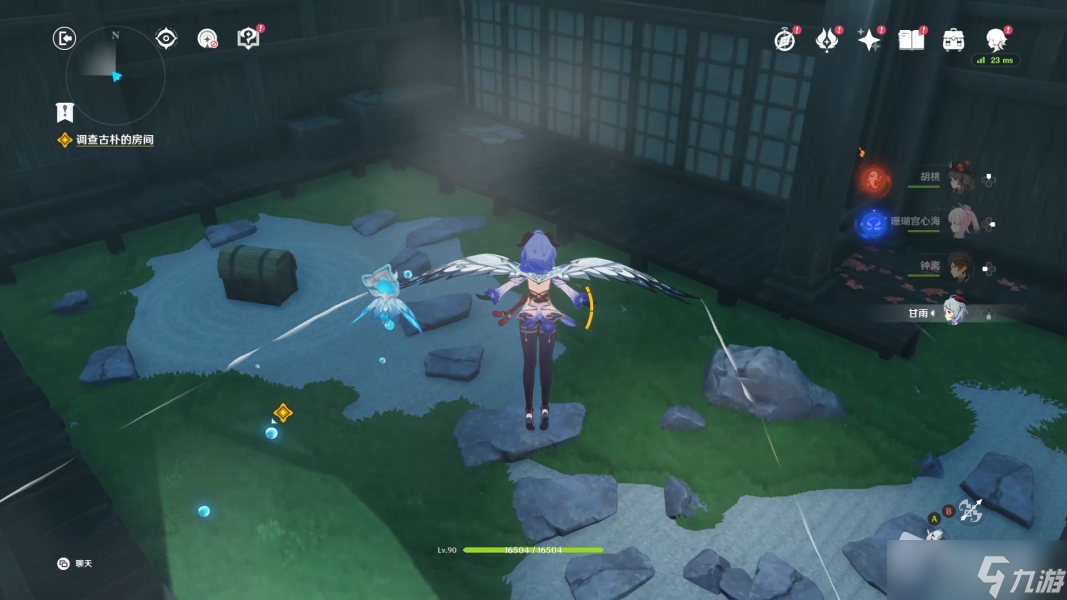Select the 调查古朴的房间 quest objective
The height and width of the screenshot is (600, 1067).
(114, 140)
